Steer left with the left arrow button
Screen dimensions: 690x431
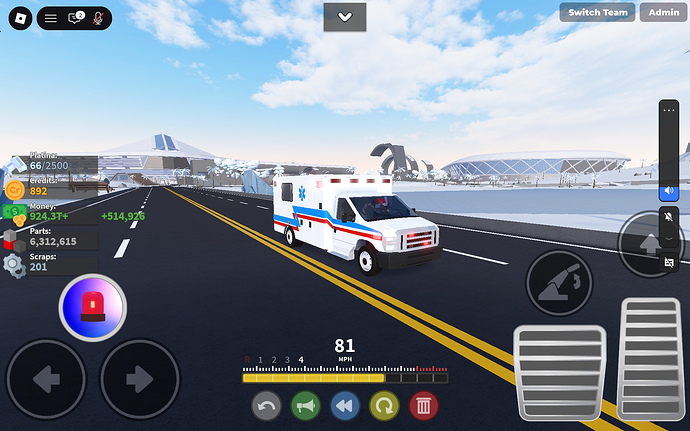[46, 378]
